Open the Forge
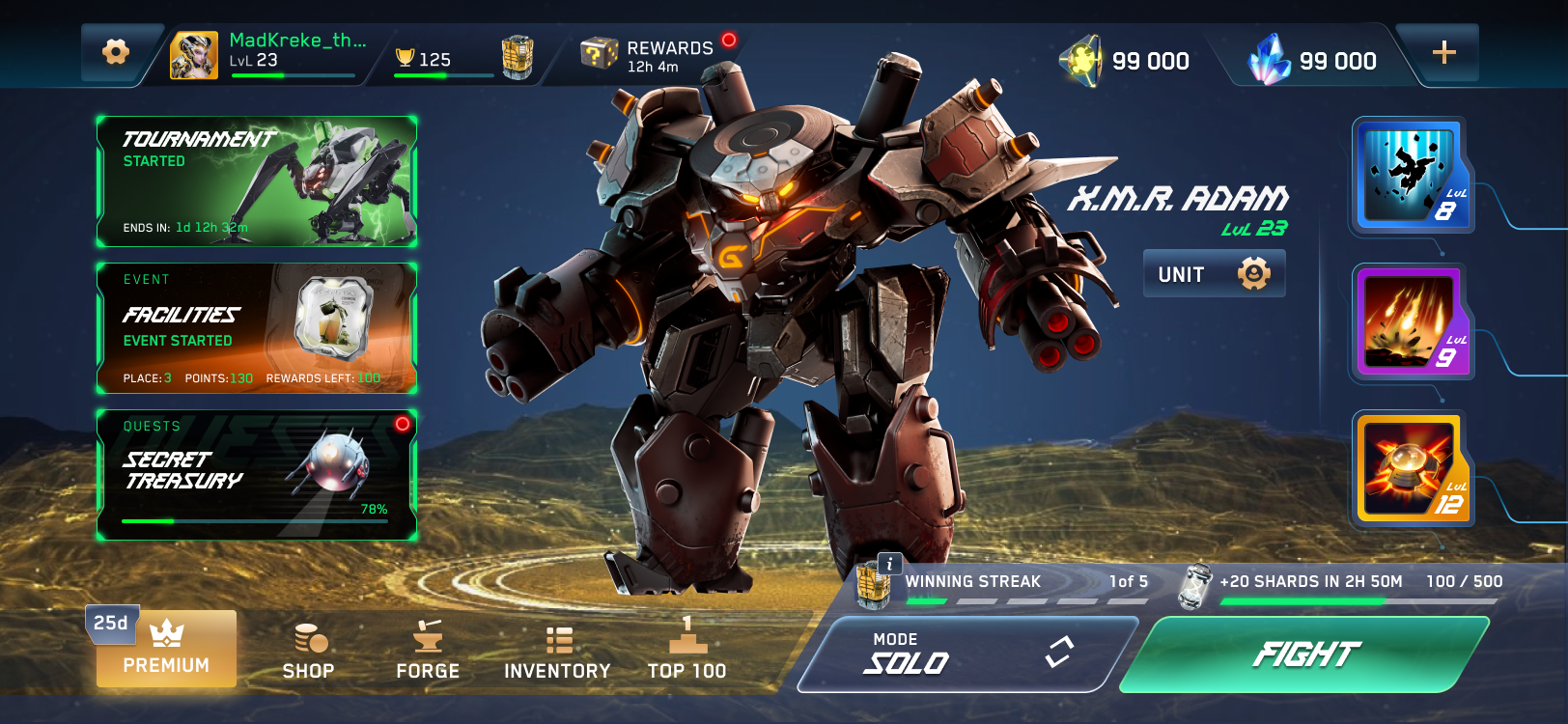 click(x=428, y=652)
